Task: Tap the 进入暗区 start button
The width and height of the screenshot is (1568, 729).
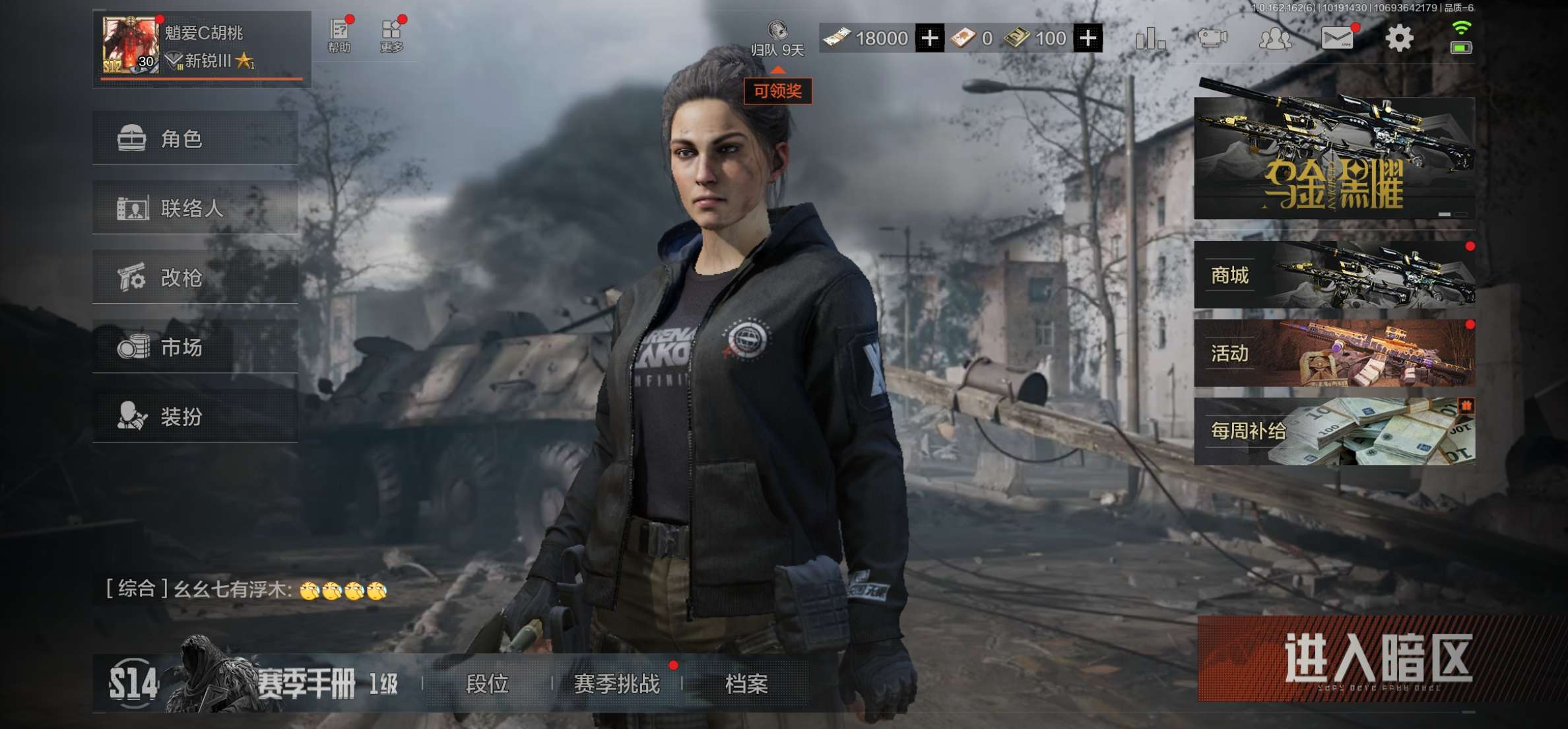Action: click(x=1377, y=659)
